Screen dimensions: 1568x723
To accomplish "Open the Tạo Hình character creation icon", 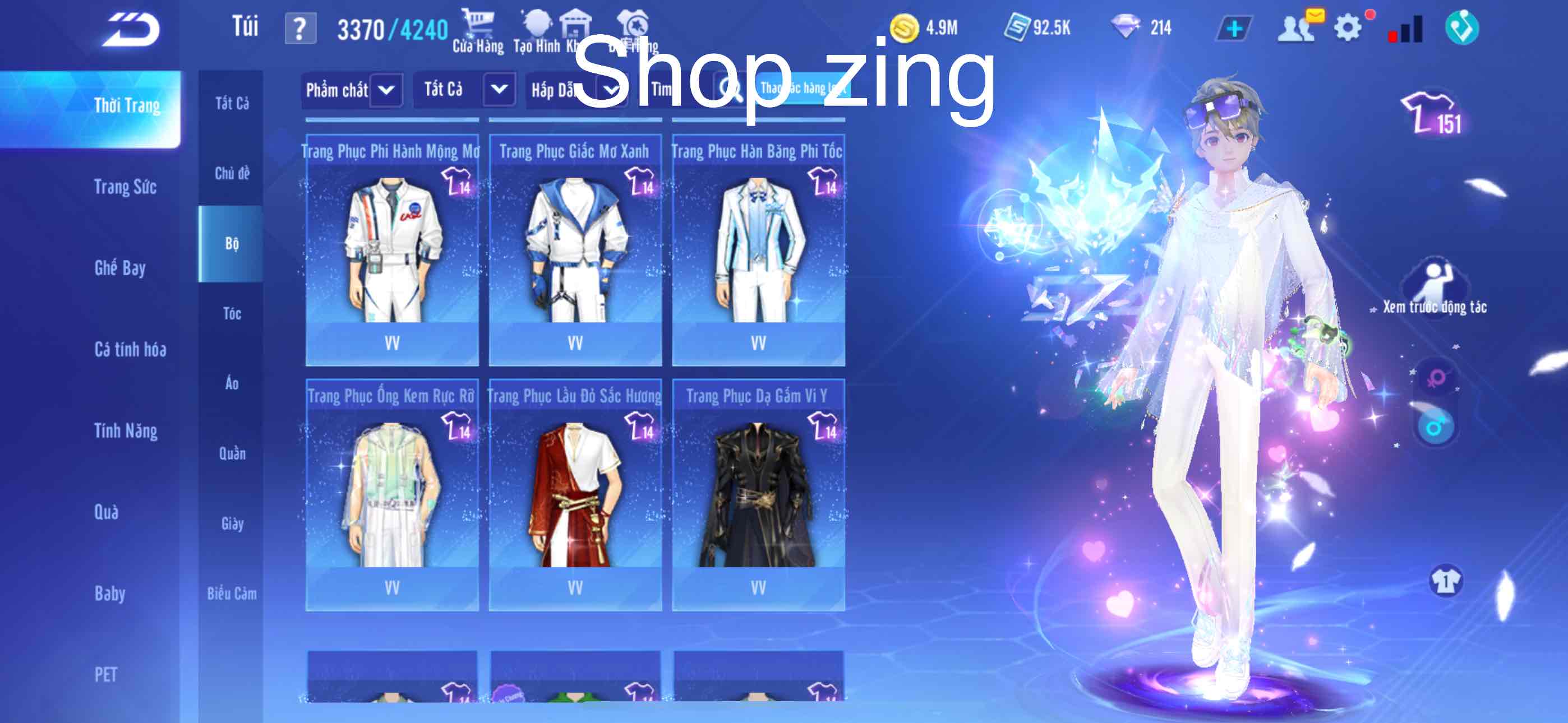I will click(x=536, y=24).
